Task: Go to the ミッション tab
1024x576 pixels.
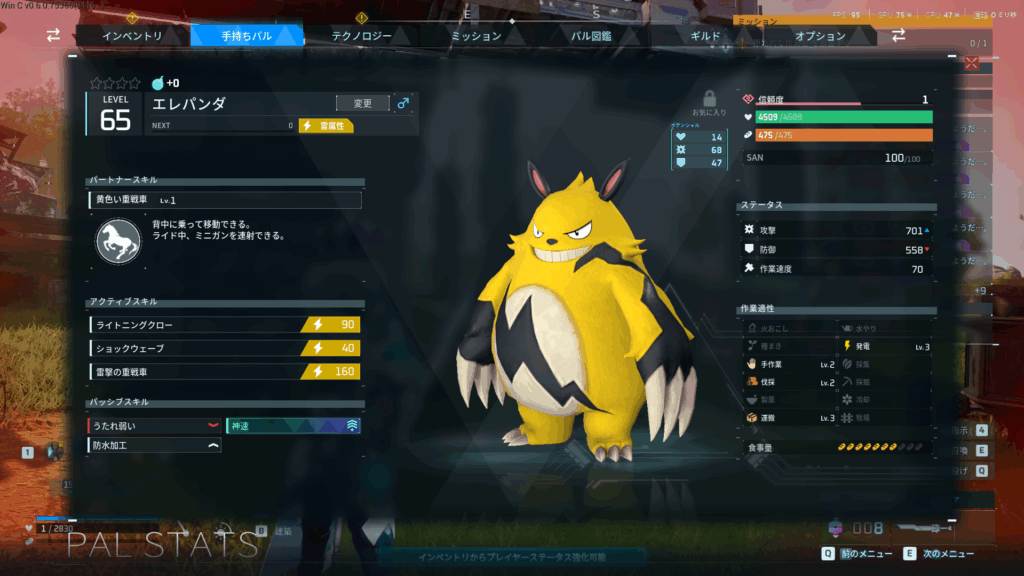Action: tap(476, 36)
